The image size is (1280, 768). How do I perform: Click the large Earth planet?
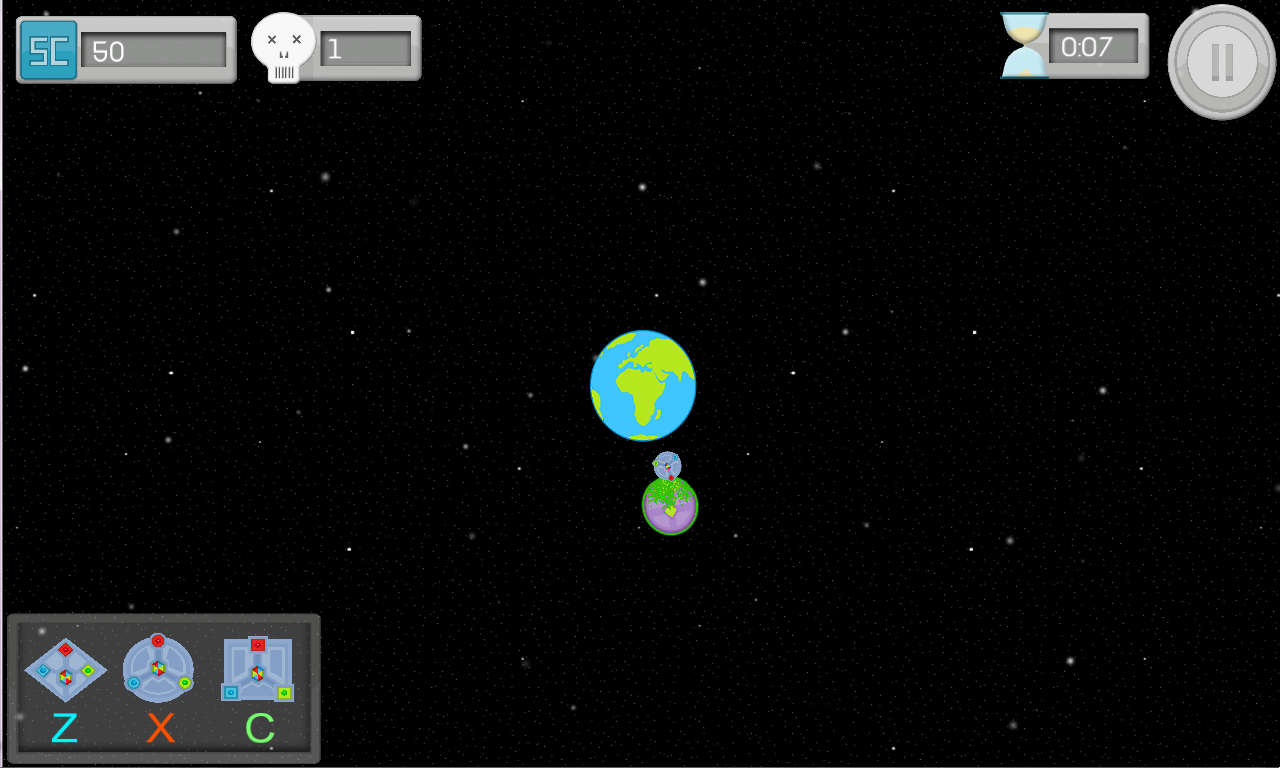tap(642, 385)
